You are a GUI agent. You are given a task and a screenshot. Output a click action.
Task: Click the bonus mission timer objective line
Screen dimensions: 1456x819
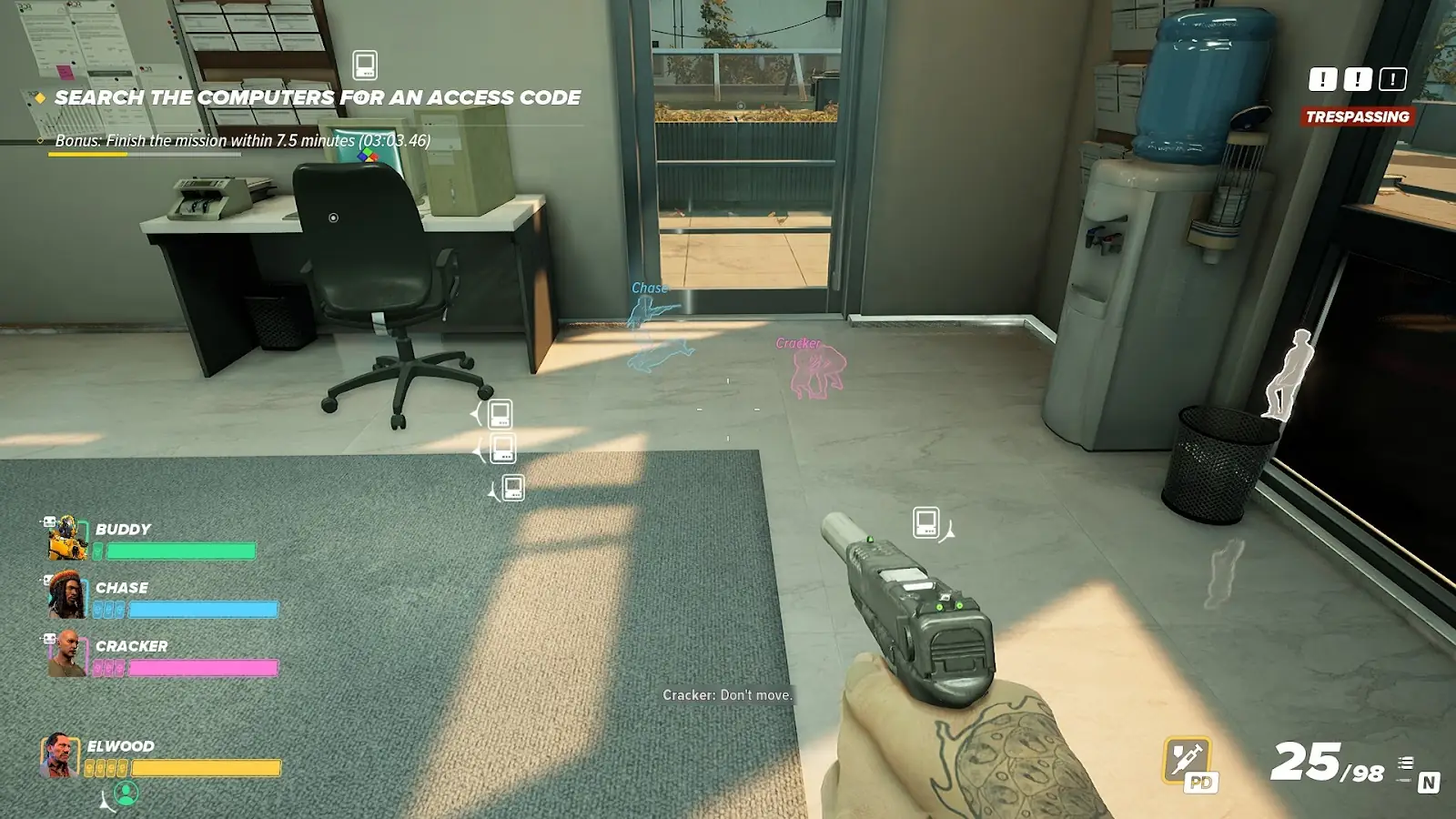click(242, 140)
